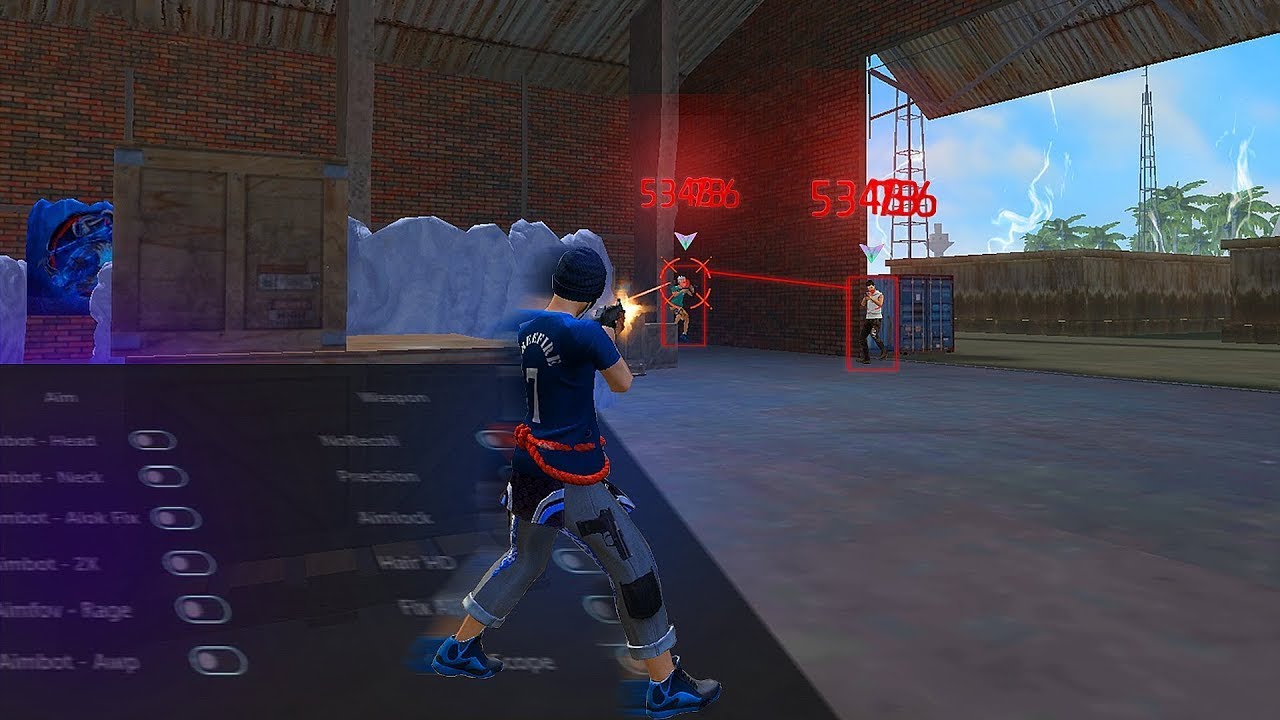Toggle the NoRecoil weapon switch
The image size is (1280, 720).
coord(494,439)
